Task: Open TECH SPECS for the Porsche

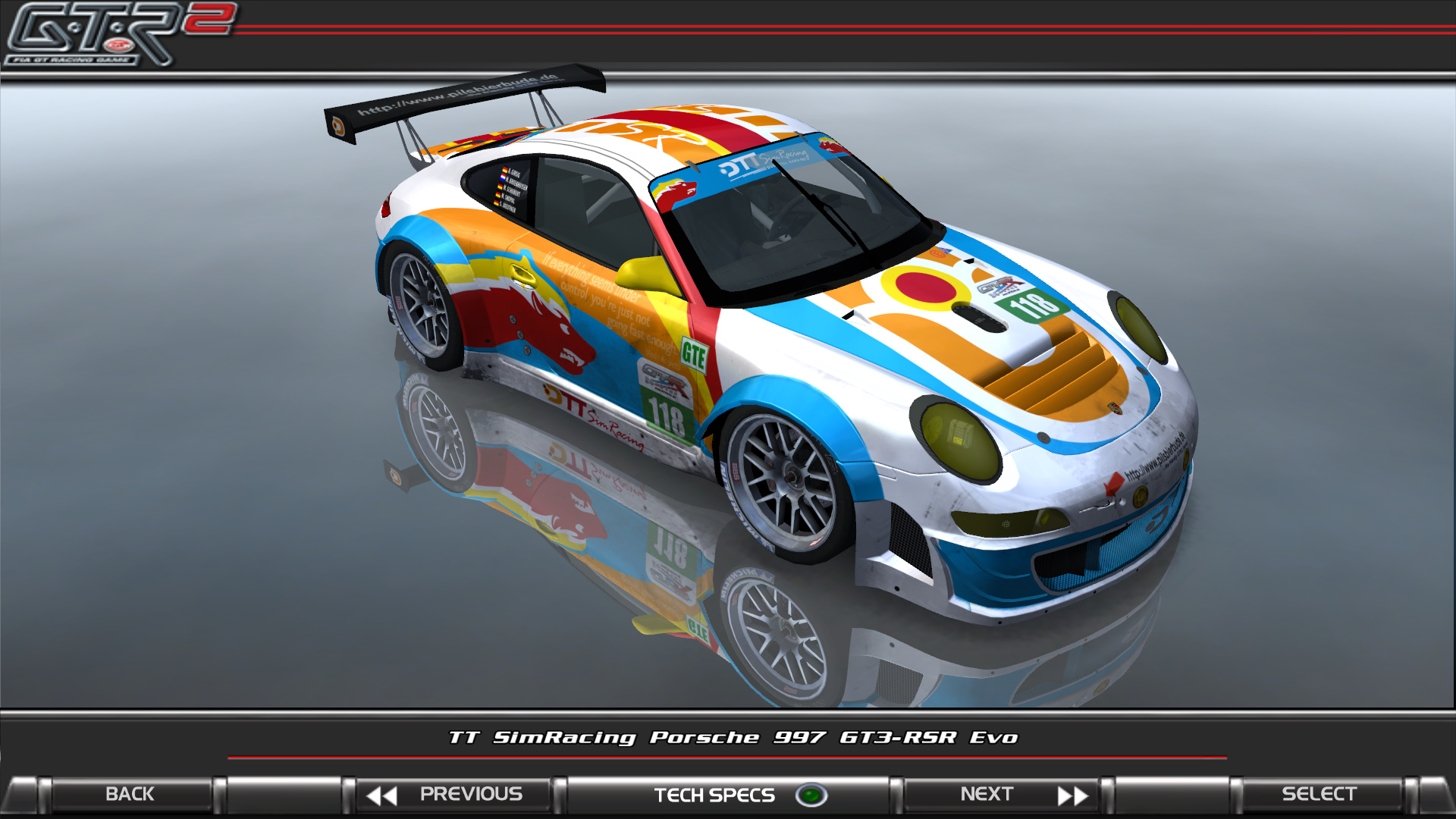Action: 713,794
